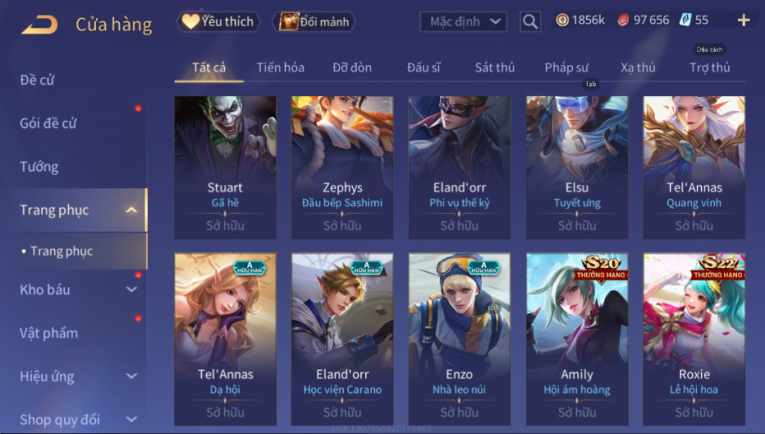Image resolution: width=765 pixels, height=434 pixels.
Task: Go back using the arrow button
Action: click(38, 24)
